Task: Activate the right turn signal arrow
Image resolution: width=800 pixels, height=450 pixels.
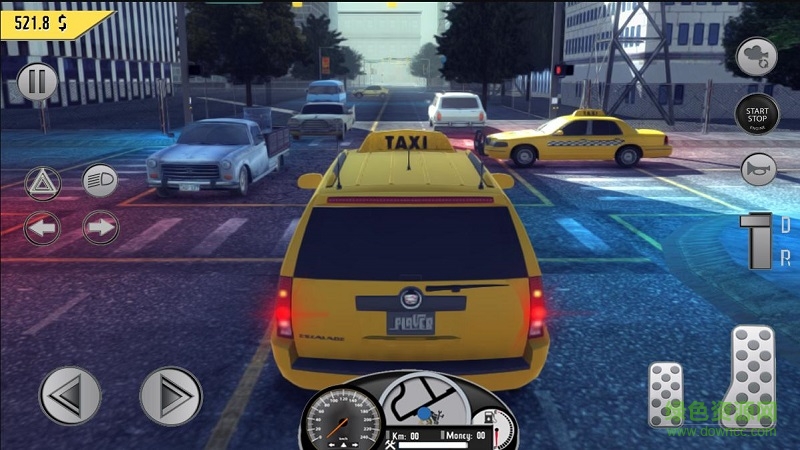Action: [100, 227]
